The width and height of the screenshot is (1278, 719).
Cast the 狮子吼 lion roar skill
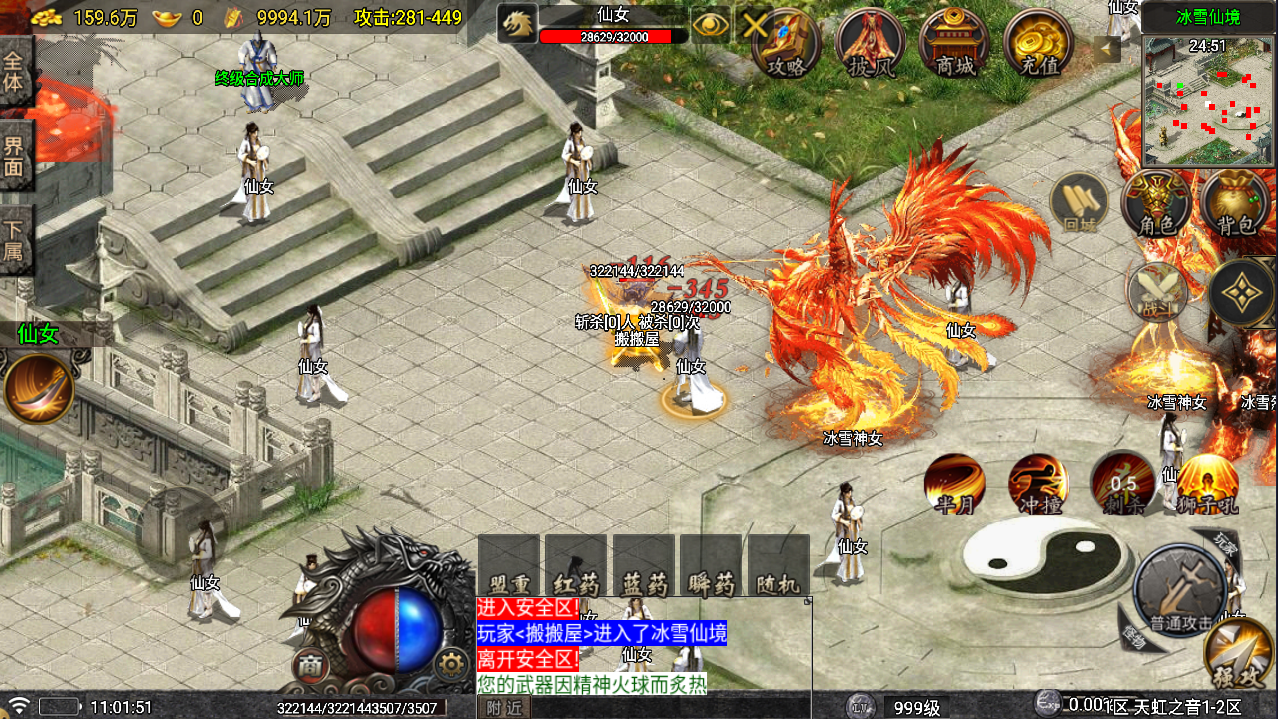pos(1207,484)
